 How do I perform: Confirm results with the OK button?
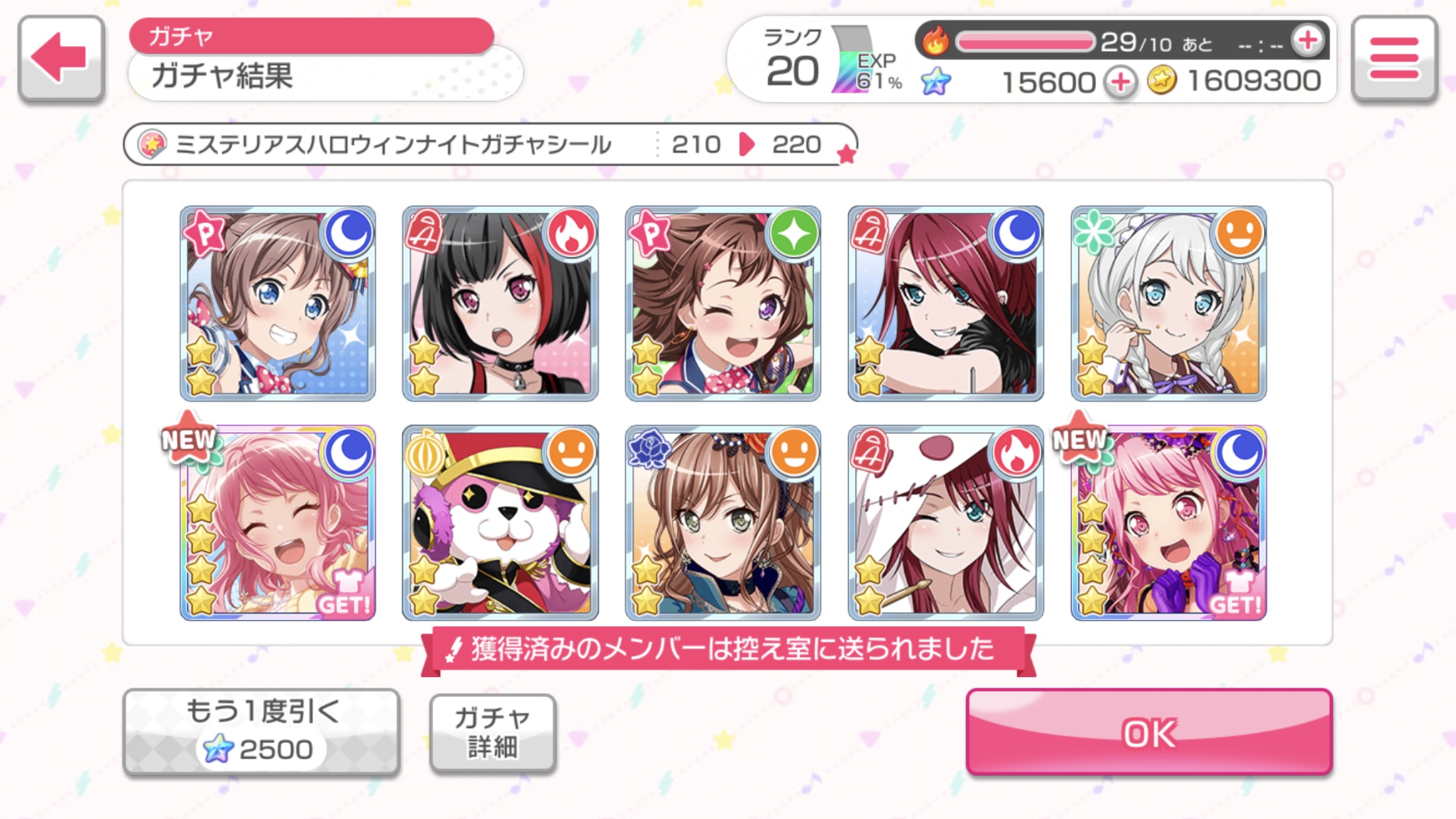[x=1149, y=732]
